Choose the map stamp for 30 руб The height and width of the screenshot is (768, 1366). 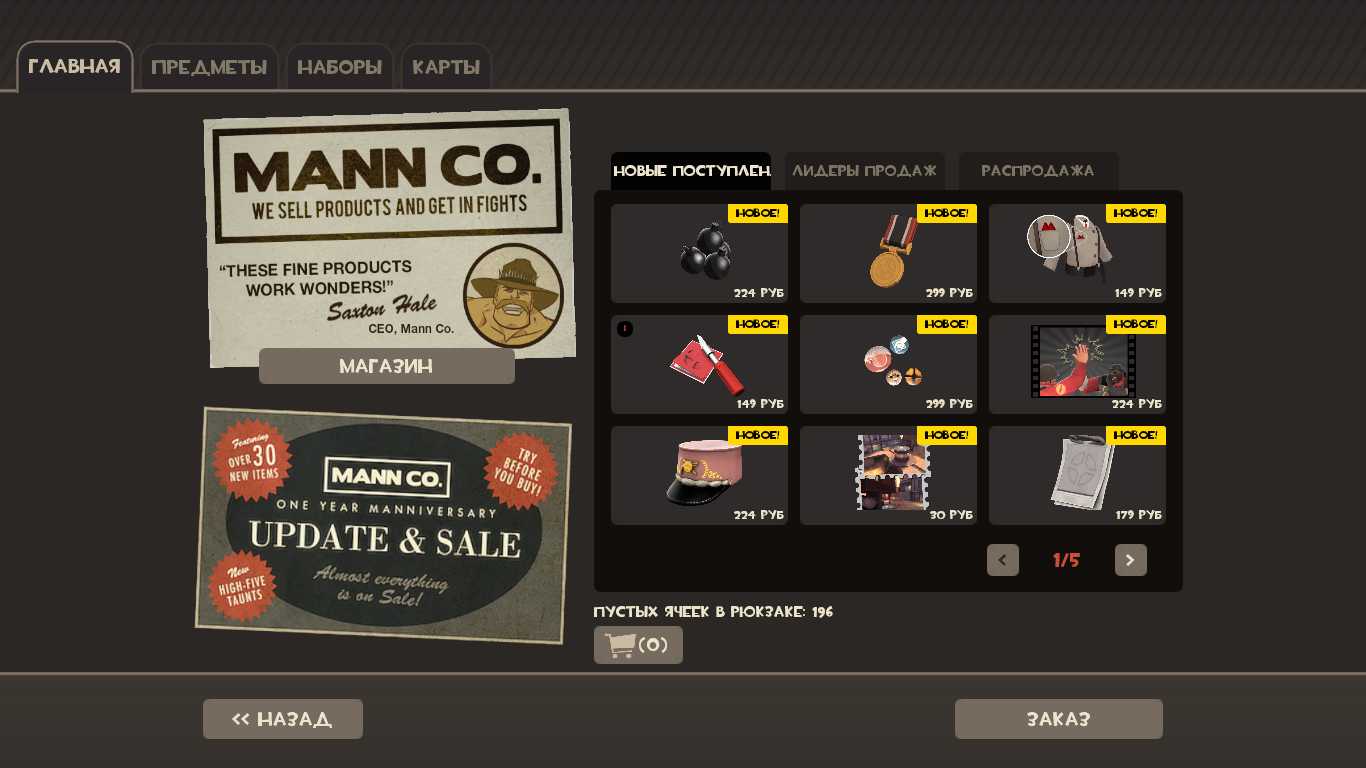[888, 475]
